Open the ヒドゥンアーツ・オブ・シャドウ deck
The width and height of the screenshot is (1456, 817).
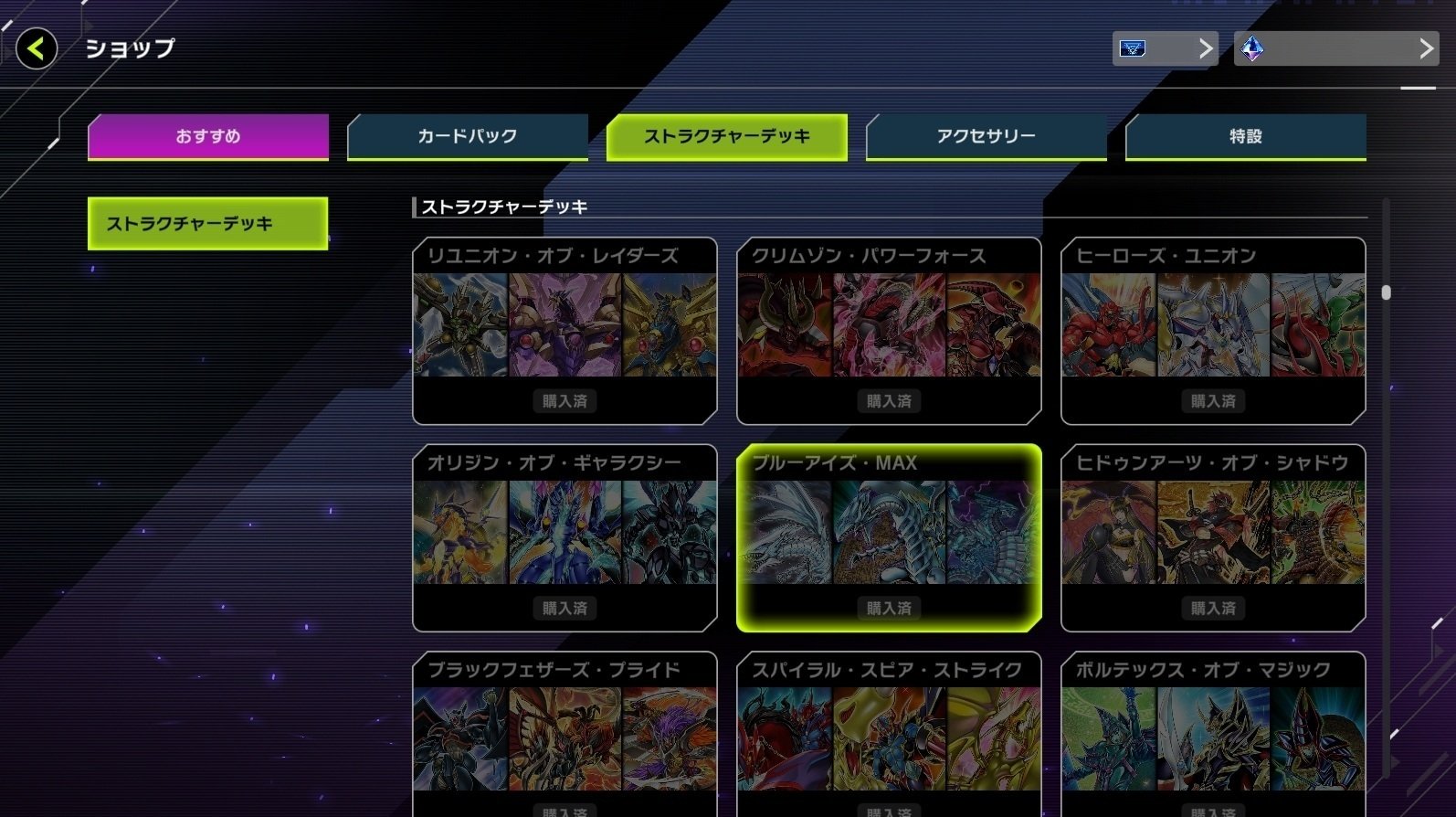tap(1213, 539)
